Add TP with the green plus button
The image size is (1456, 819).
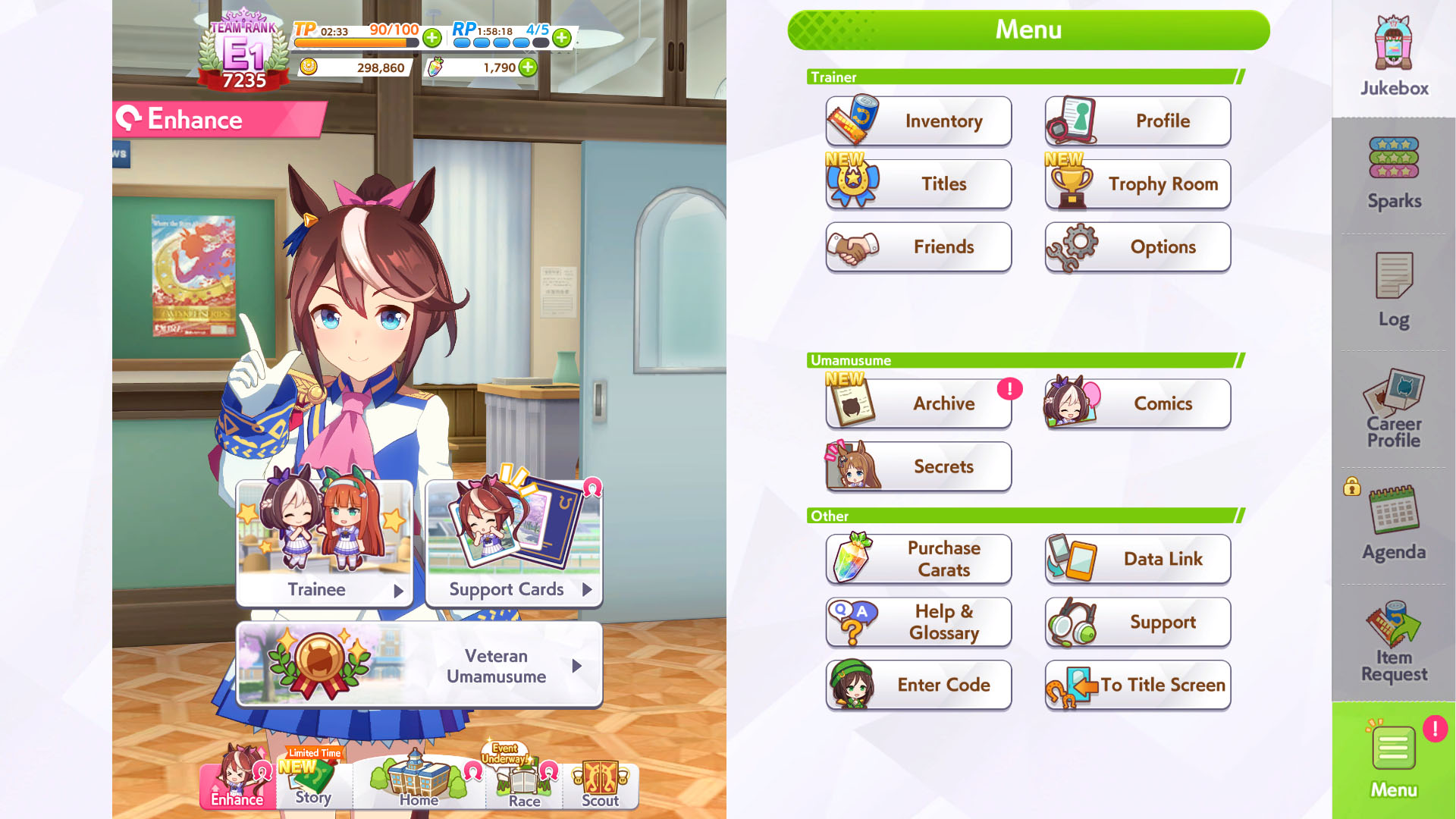pyautogui.click(x=432, y=37)
